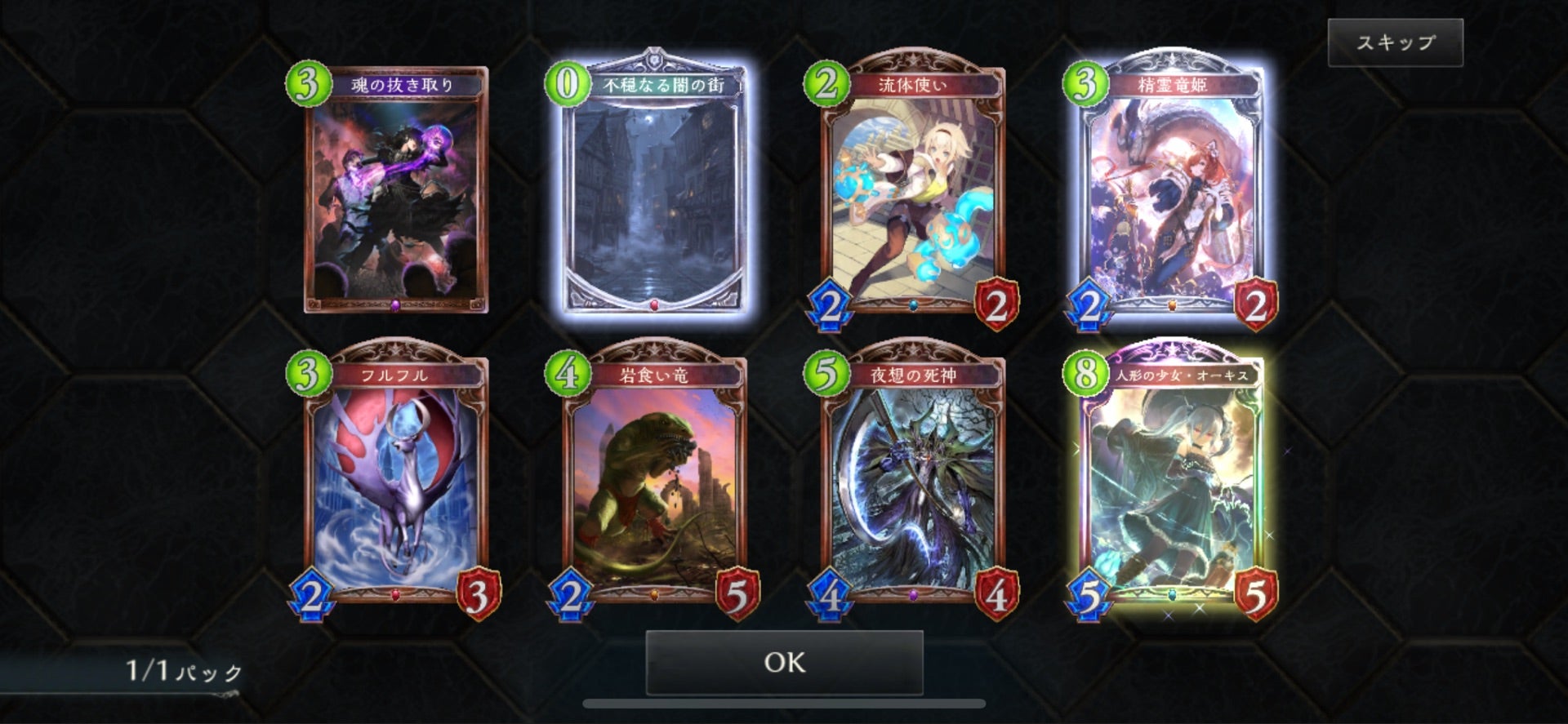This screenshot has height=724, width=1568.
Task: Open the フルフル card details
Action: coord(396,482)
